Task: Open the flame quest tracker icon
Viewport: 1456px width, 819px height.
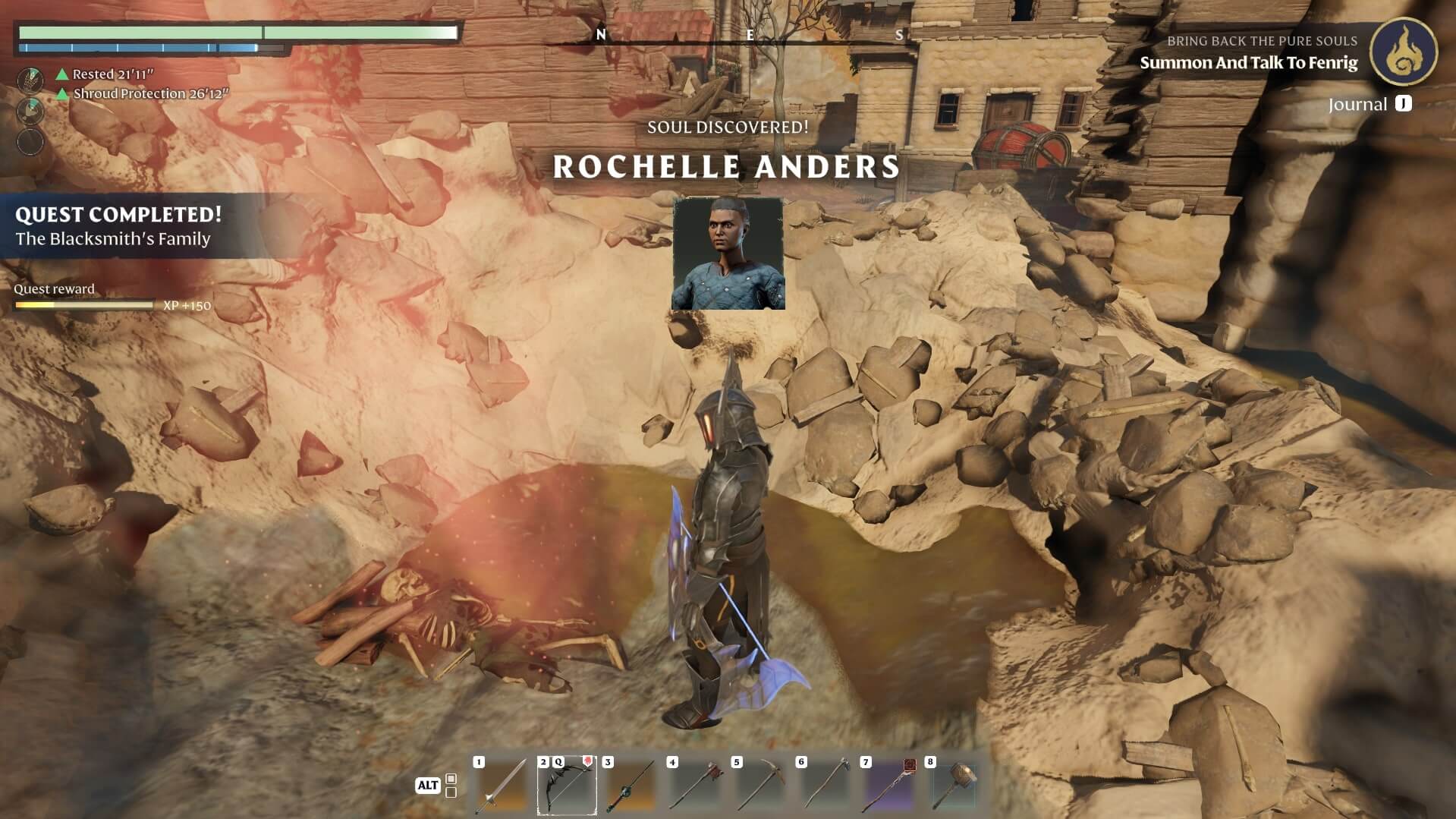Action: click(1403, 52)
